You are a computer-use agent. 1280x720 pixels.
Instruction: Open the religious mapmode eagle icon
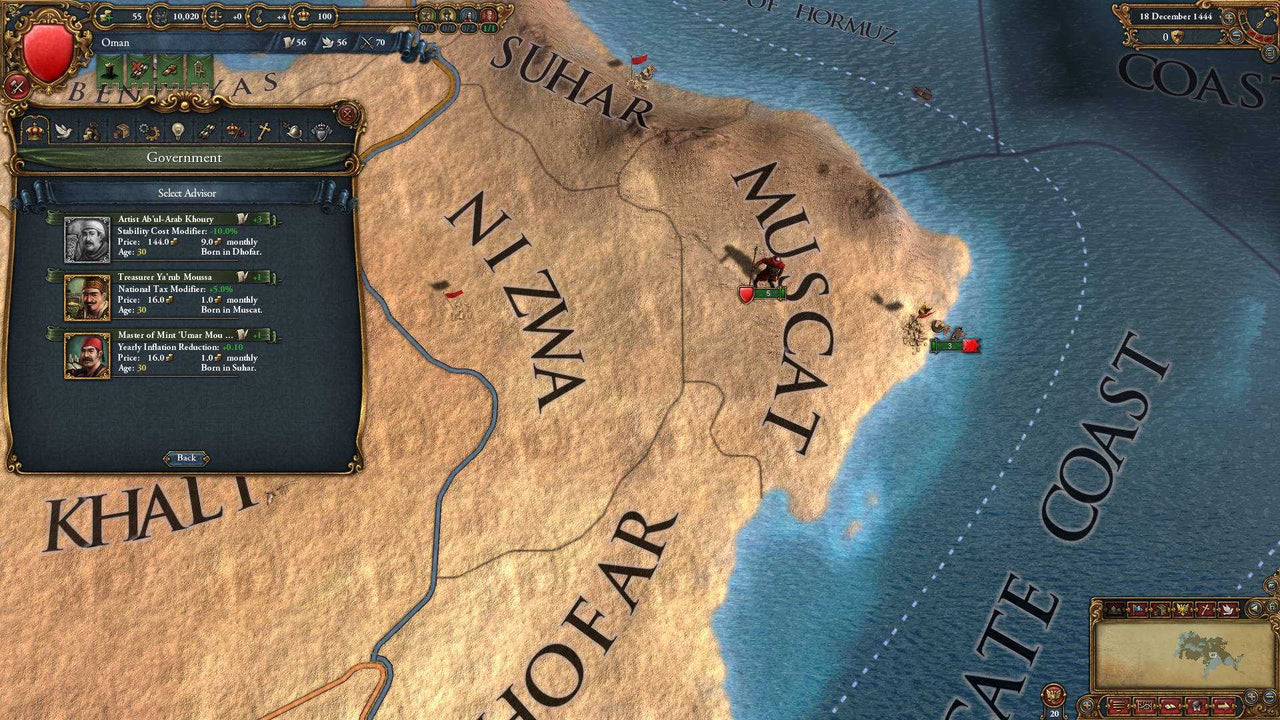[1182, 609]
